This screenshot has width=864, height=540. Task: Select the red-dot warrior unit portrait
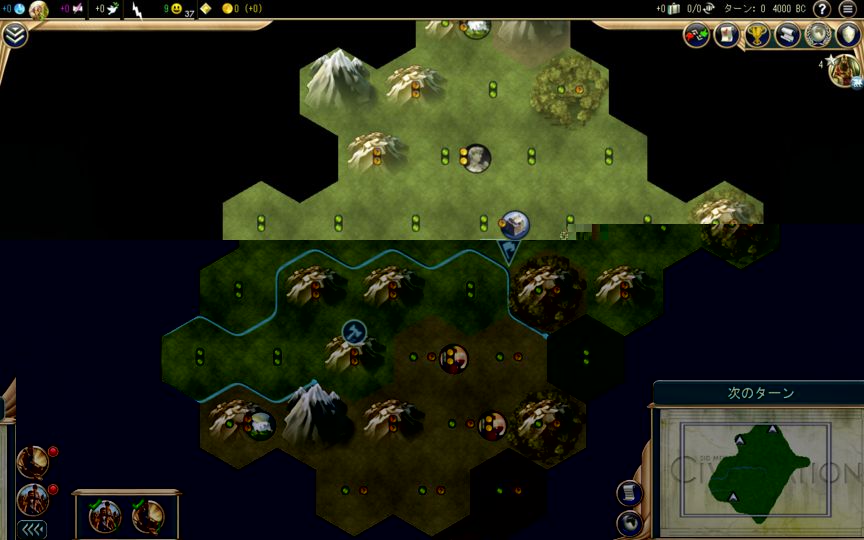(32, 499)
